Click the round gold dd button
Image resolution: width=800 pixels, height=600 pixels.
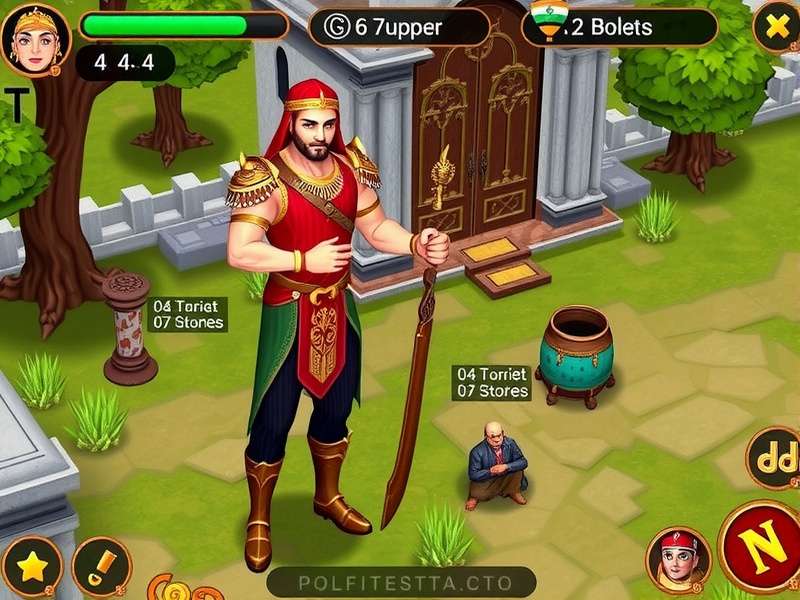(x=772, y=458)
